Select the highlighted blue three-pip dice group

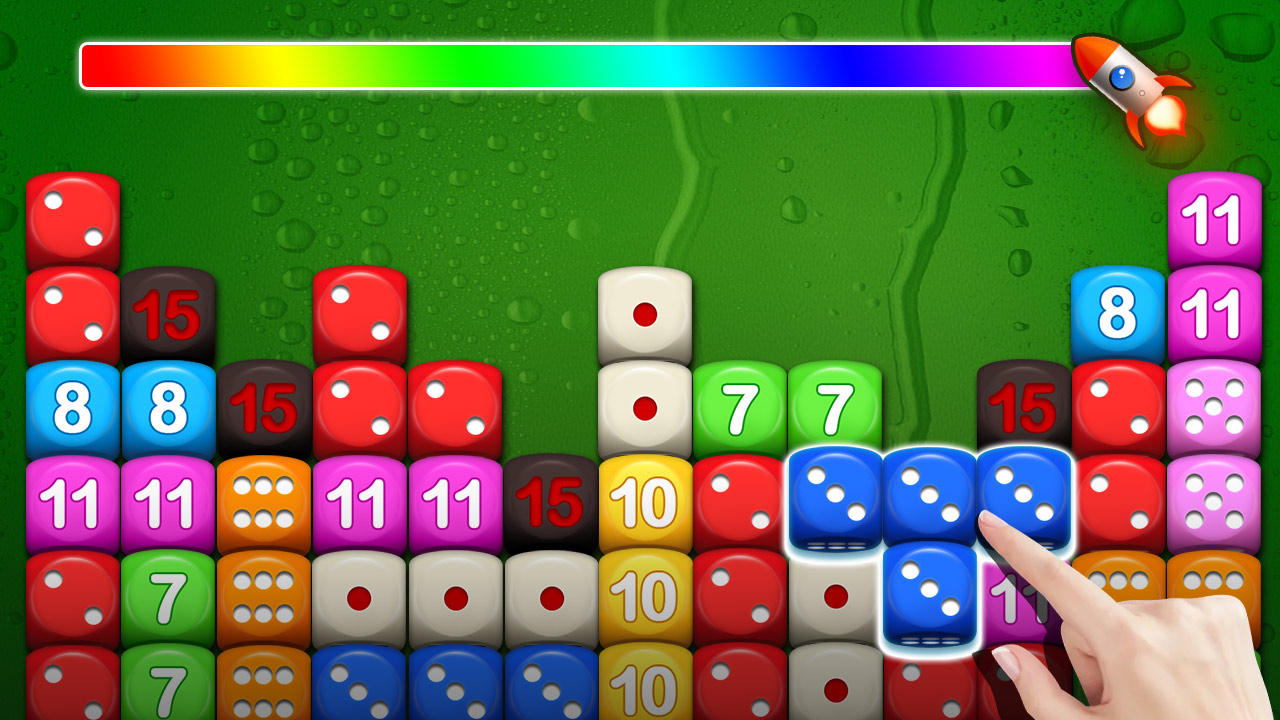(x=930, y=500)
